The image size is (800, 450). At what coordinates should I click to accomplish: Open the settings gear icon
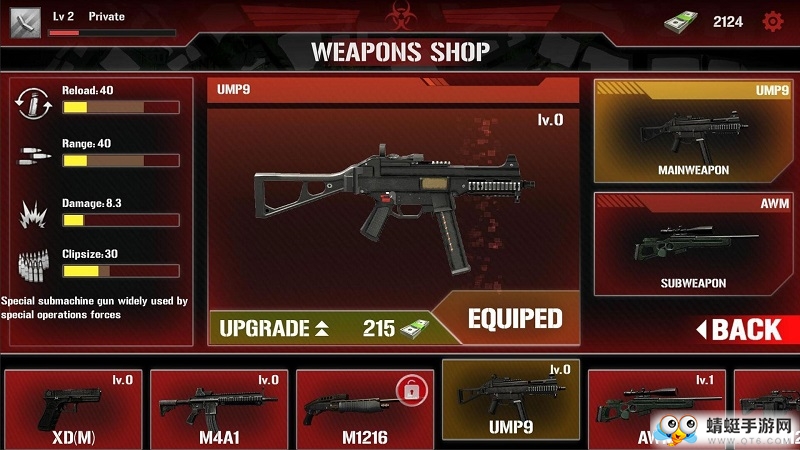click(x=772, y=21)
